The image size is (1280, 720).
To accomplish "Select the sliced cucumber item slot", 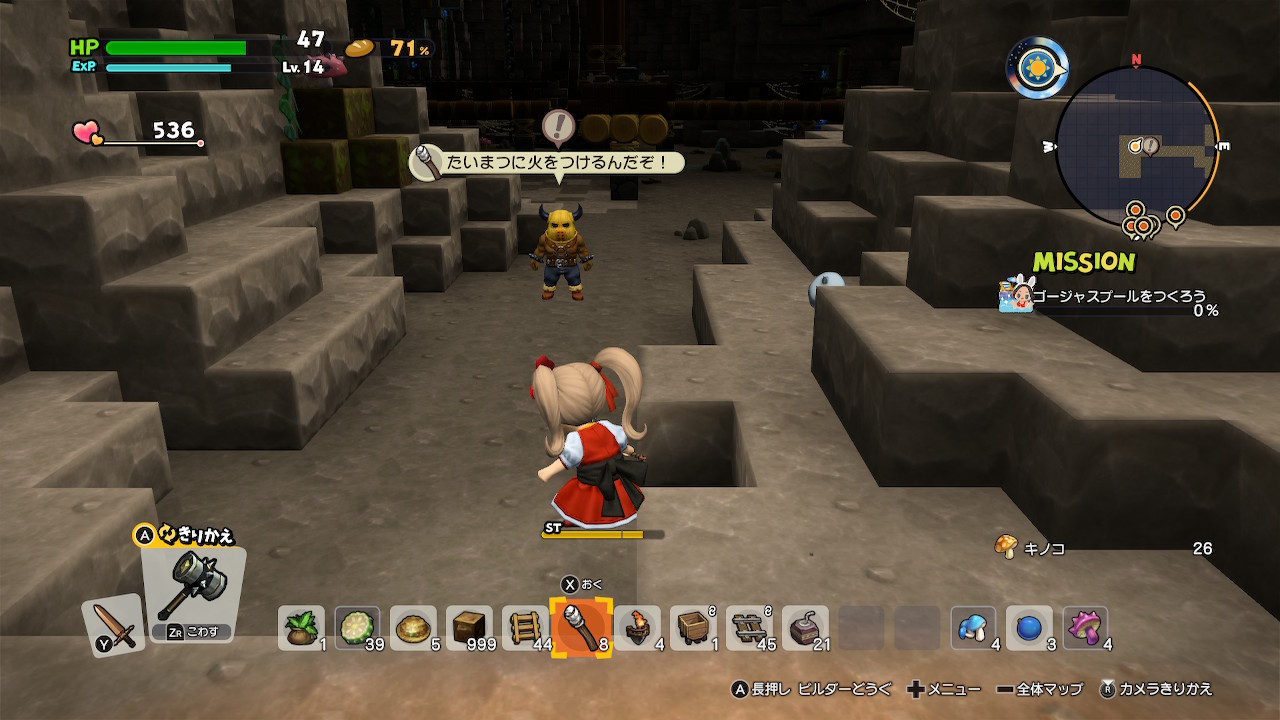I will 357,628.
